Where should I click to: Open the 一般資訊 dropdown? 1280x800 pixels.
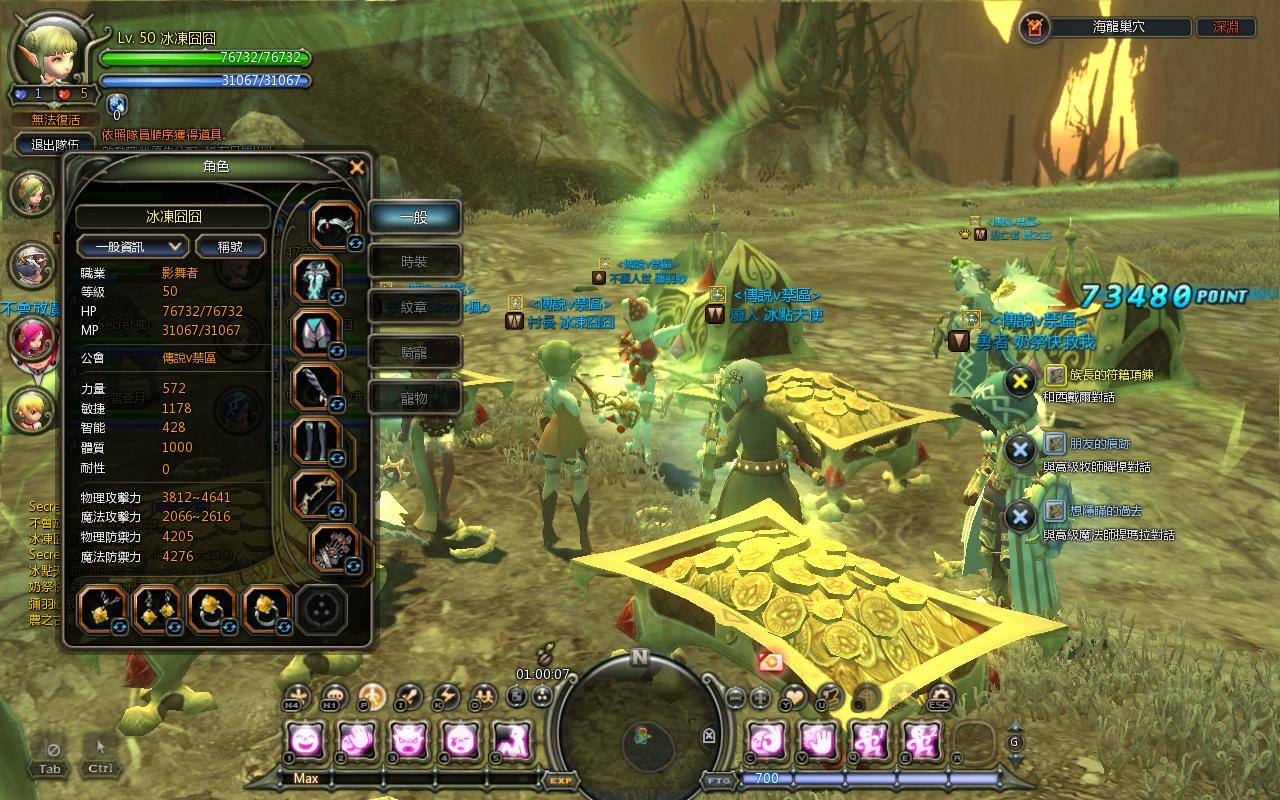[x=133, y=246]
